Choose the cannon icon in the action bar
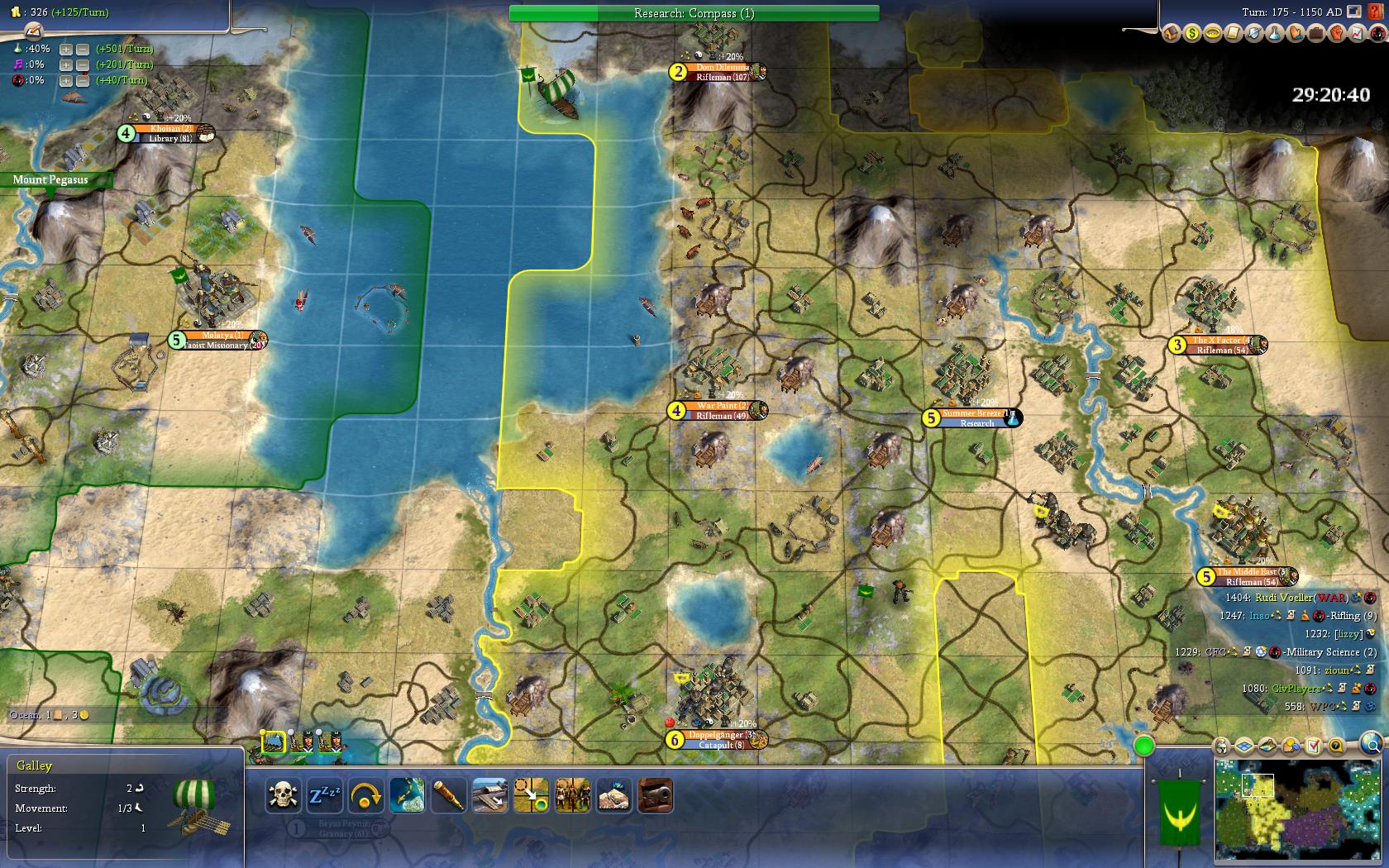Image resolution: width=1389 pixels, height=868 pixels. (x=655, y=796)
